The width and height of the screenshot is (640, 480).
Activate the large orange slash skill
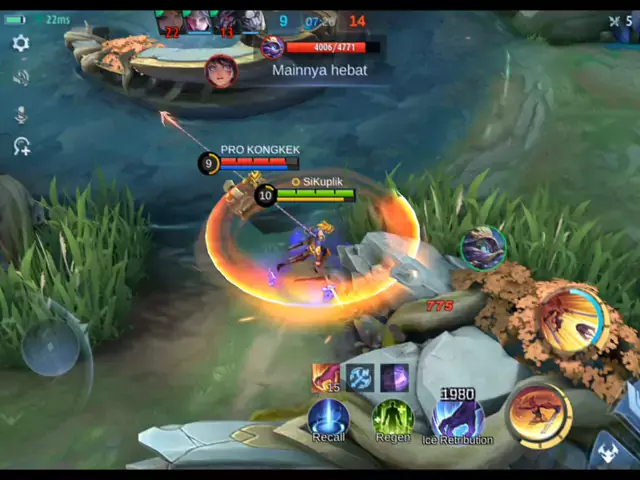573,320
